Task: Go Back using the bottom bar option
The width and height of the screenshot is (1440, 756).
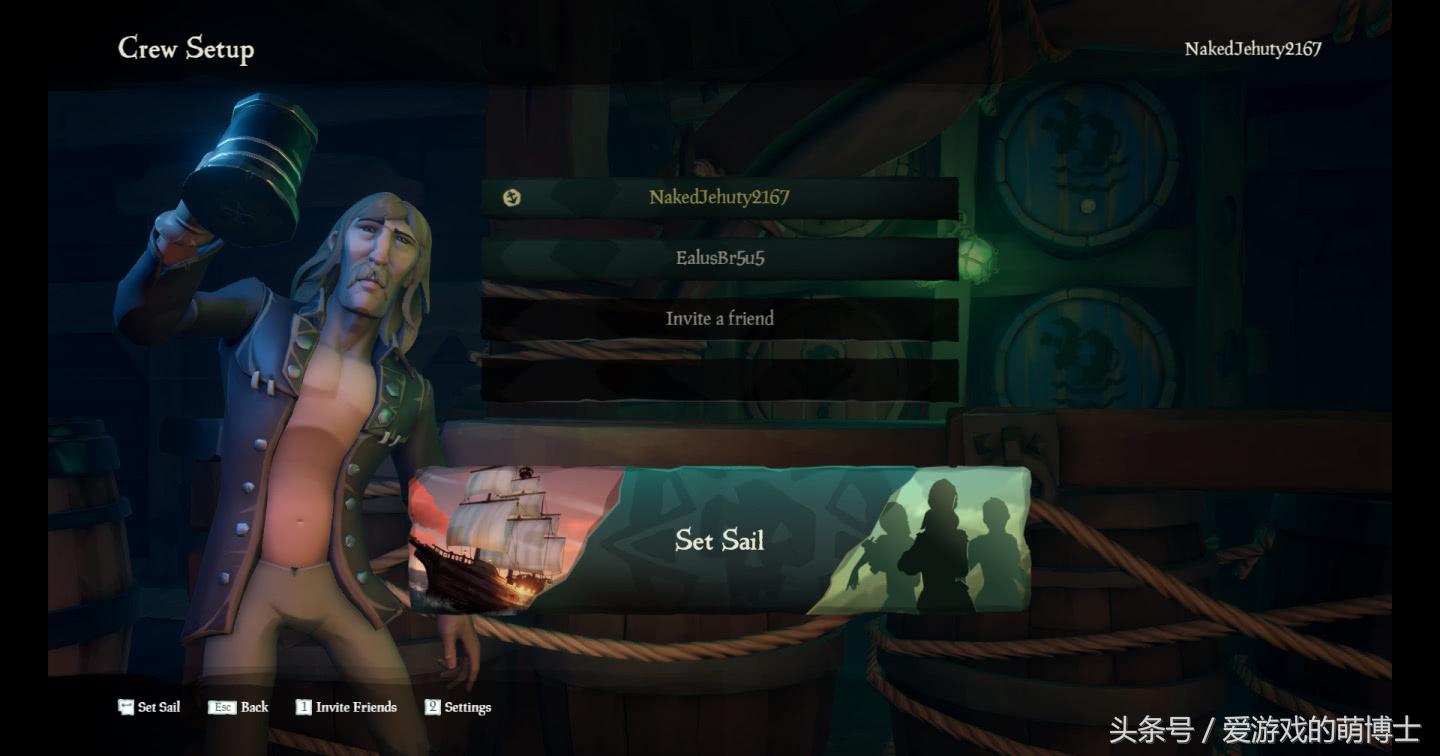Action: (239, 707)
